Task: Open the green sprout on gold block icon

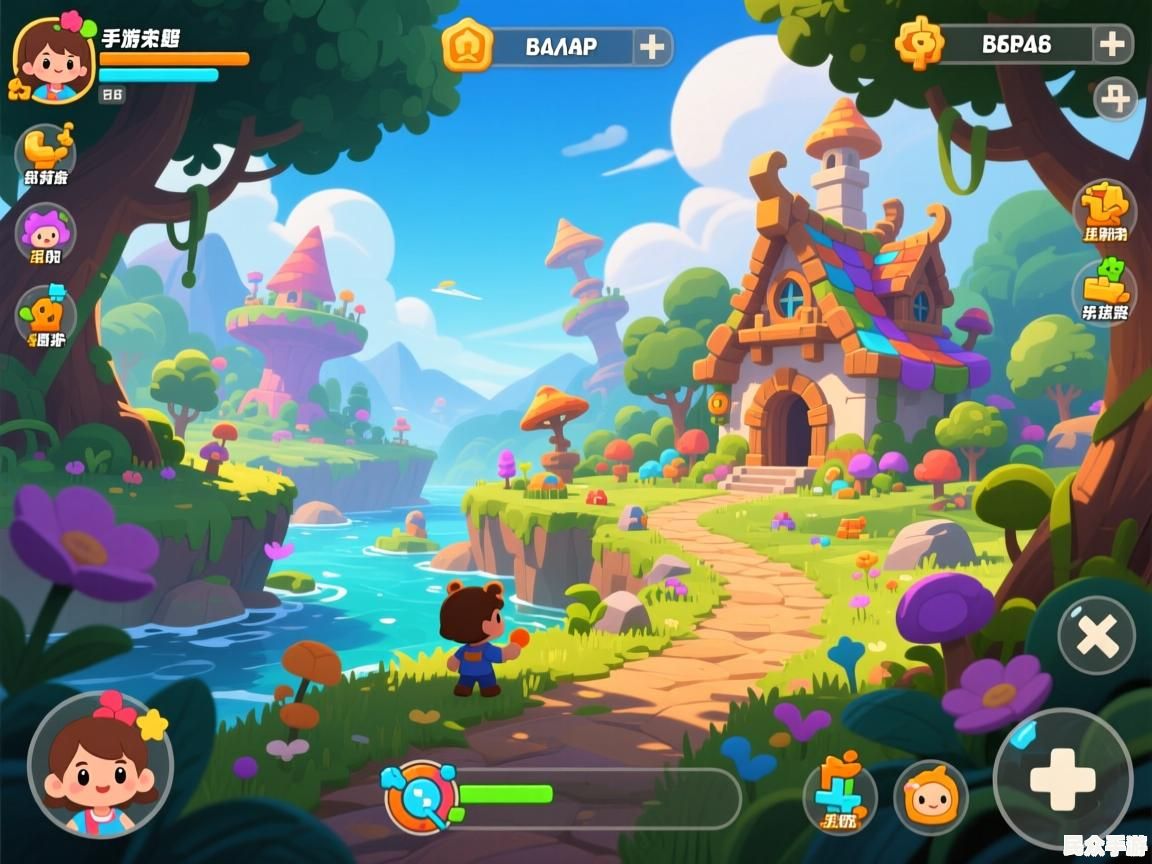Action: coord(1105,288)
